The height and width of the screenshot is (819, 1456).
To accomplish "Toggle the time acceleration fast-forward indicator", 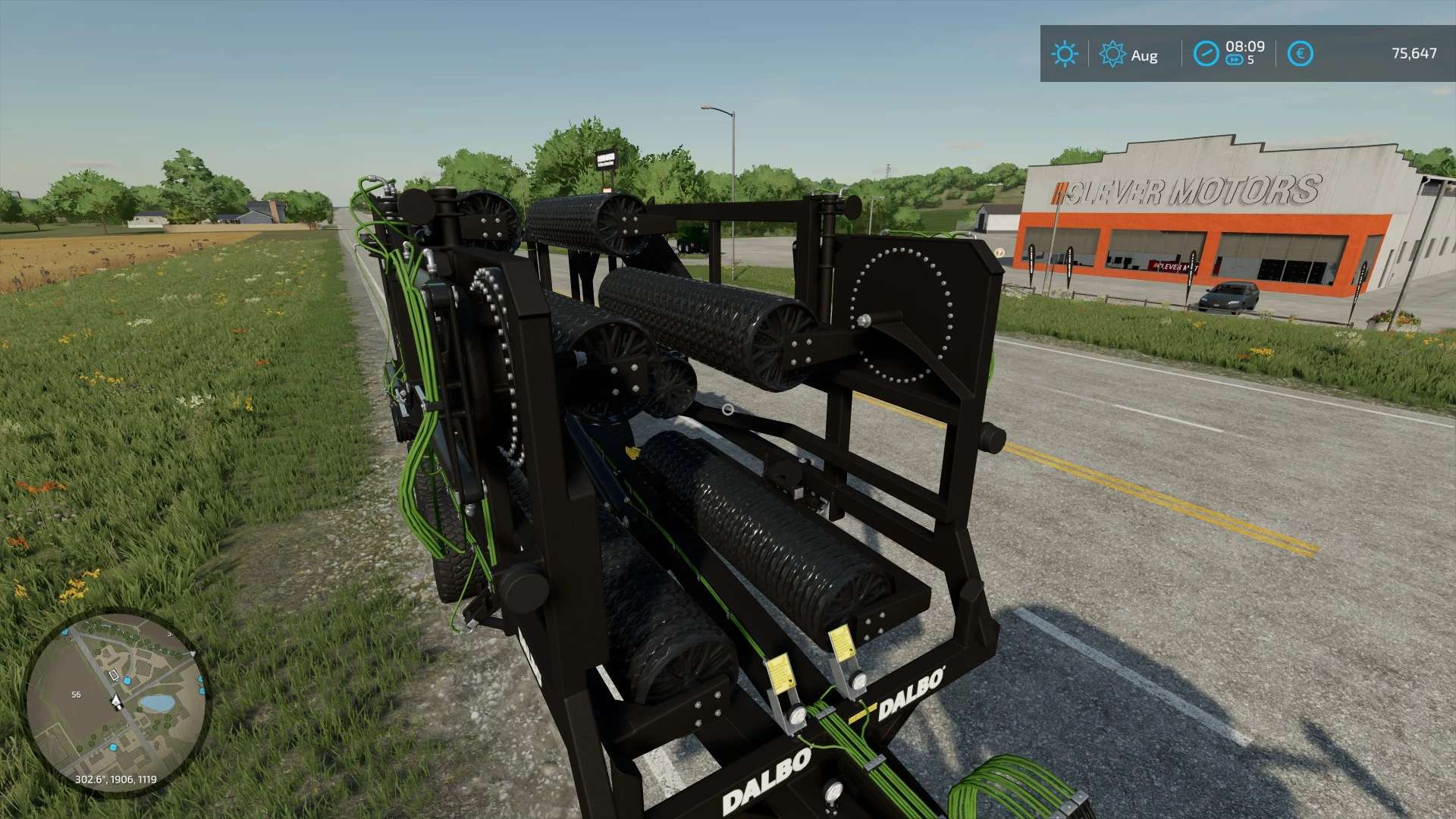I will coord(1235,61).
